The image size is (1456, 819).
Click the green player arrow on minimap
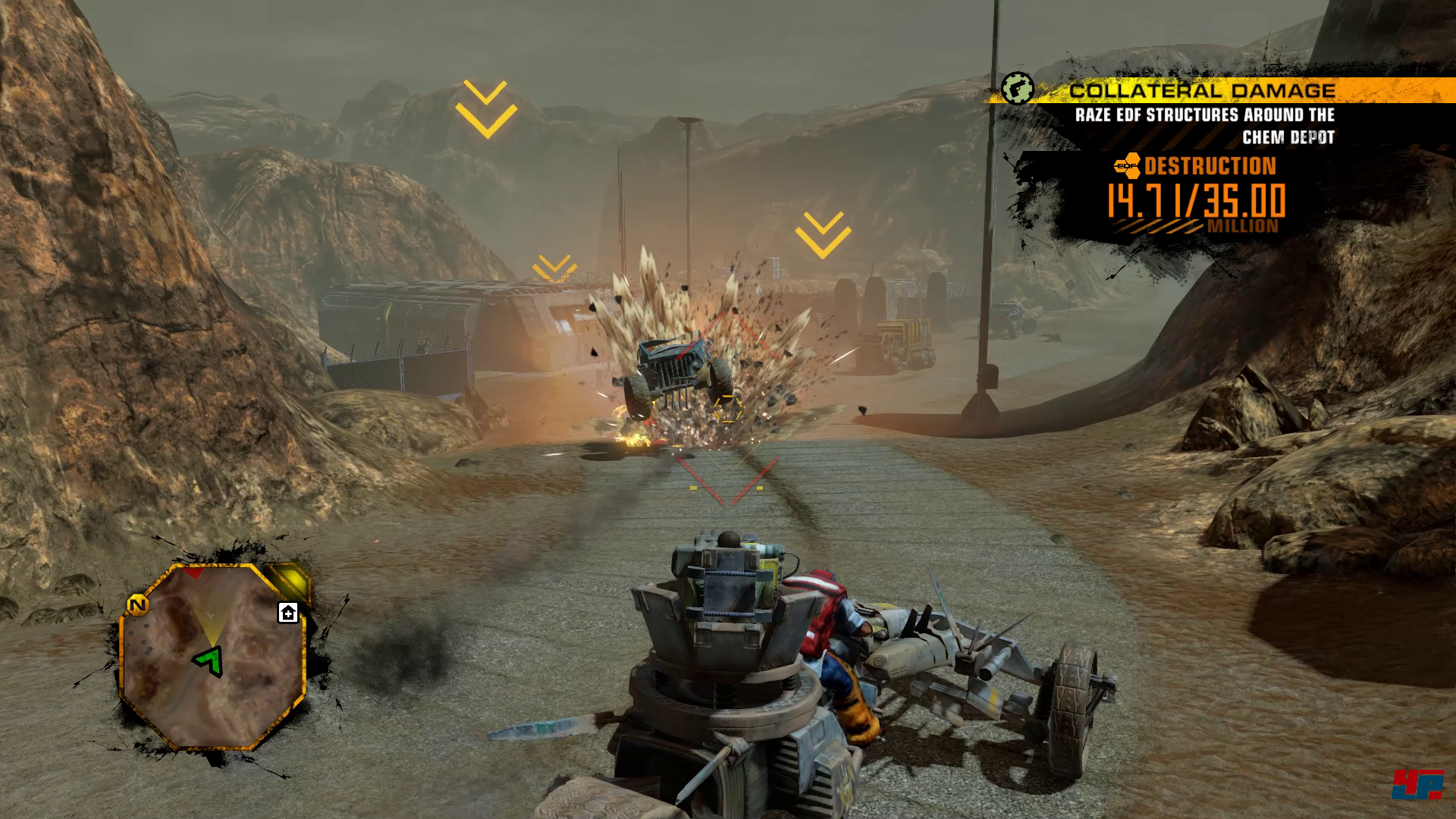(x=210, y=661)
